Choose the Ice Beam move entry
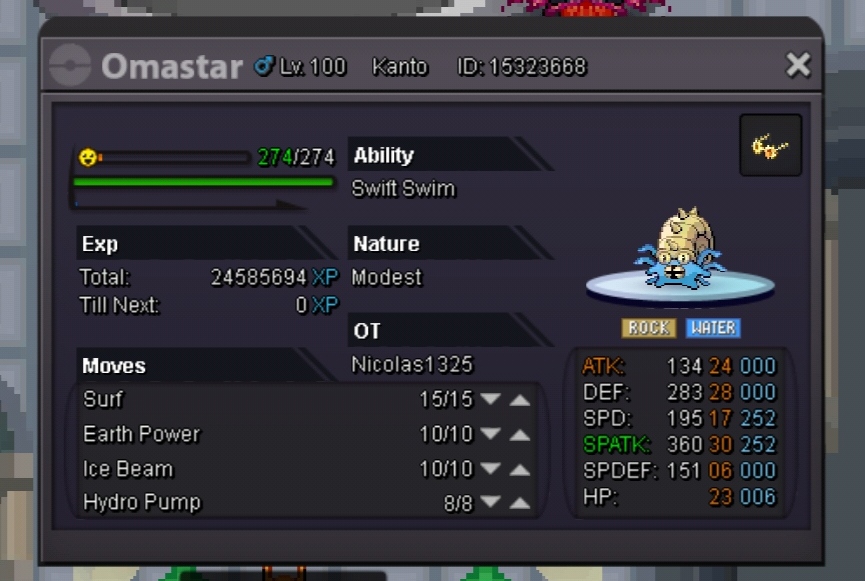Viewport: 865px width, 581px height. pos(128,469)
